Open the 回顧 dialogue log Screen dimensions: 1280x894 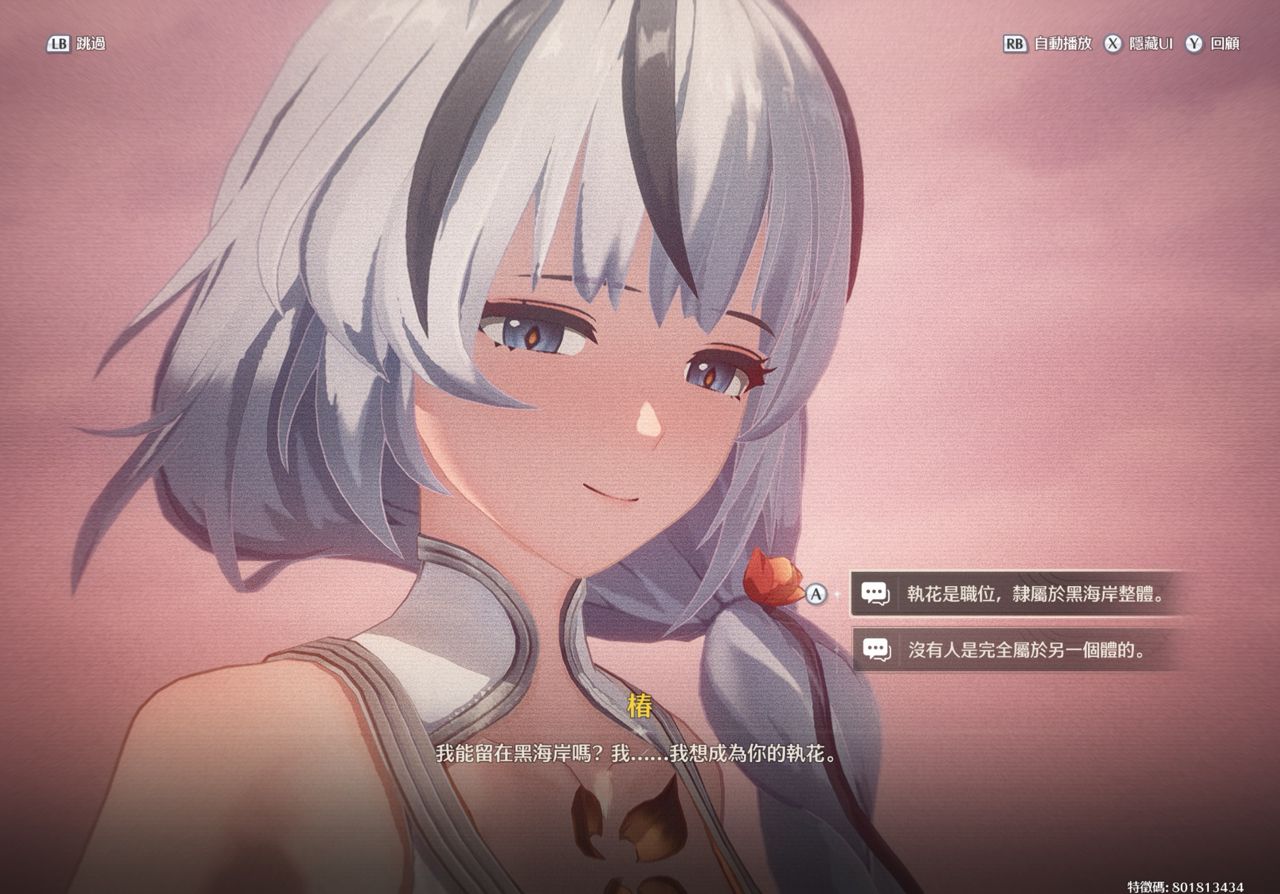tap(1213, 44)
